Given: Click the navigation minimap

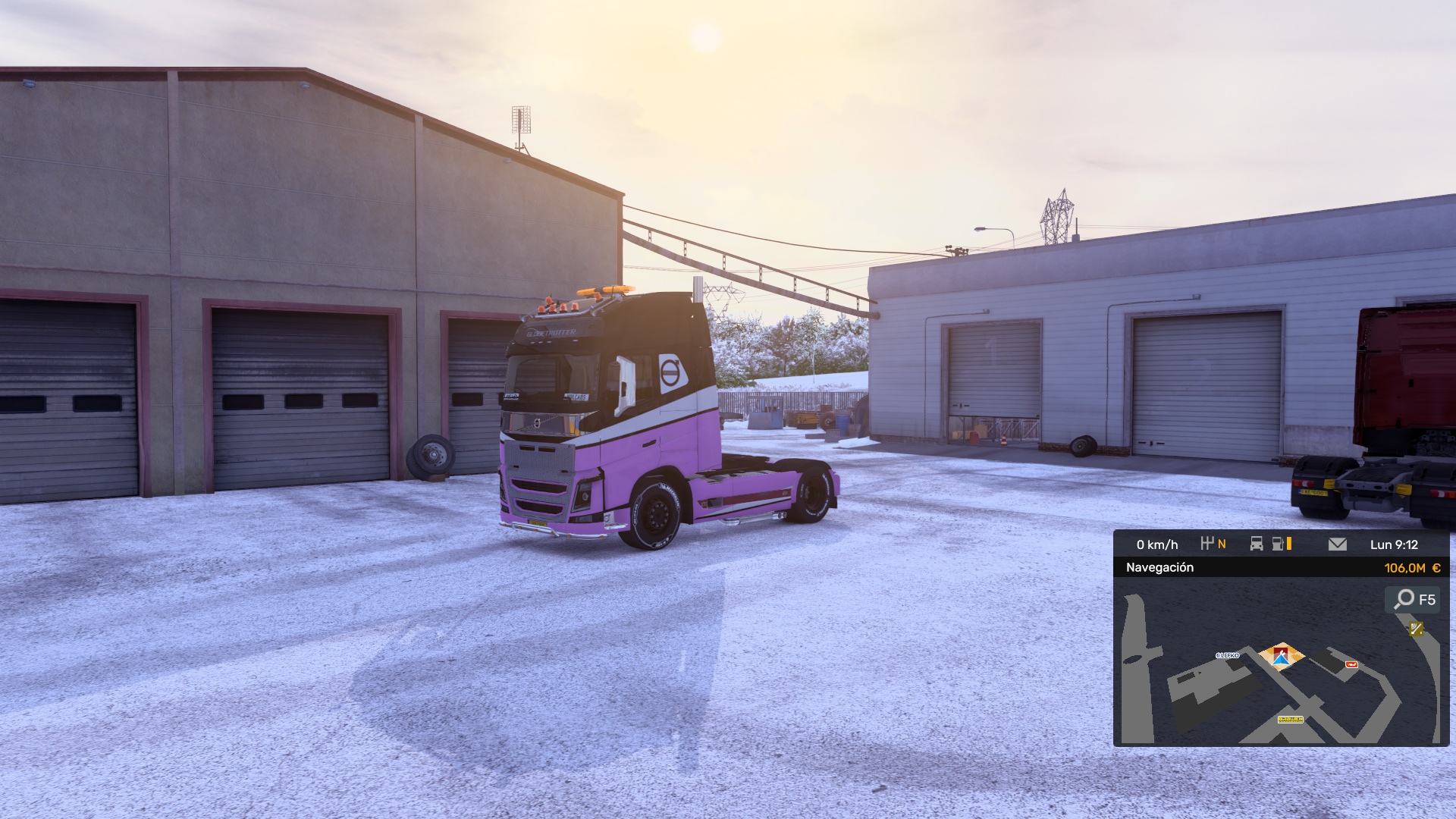Looking at the screenshot, I should tap(1281, 682).
